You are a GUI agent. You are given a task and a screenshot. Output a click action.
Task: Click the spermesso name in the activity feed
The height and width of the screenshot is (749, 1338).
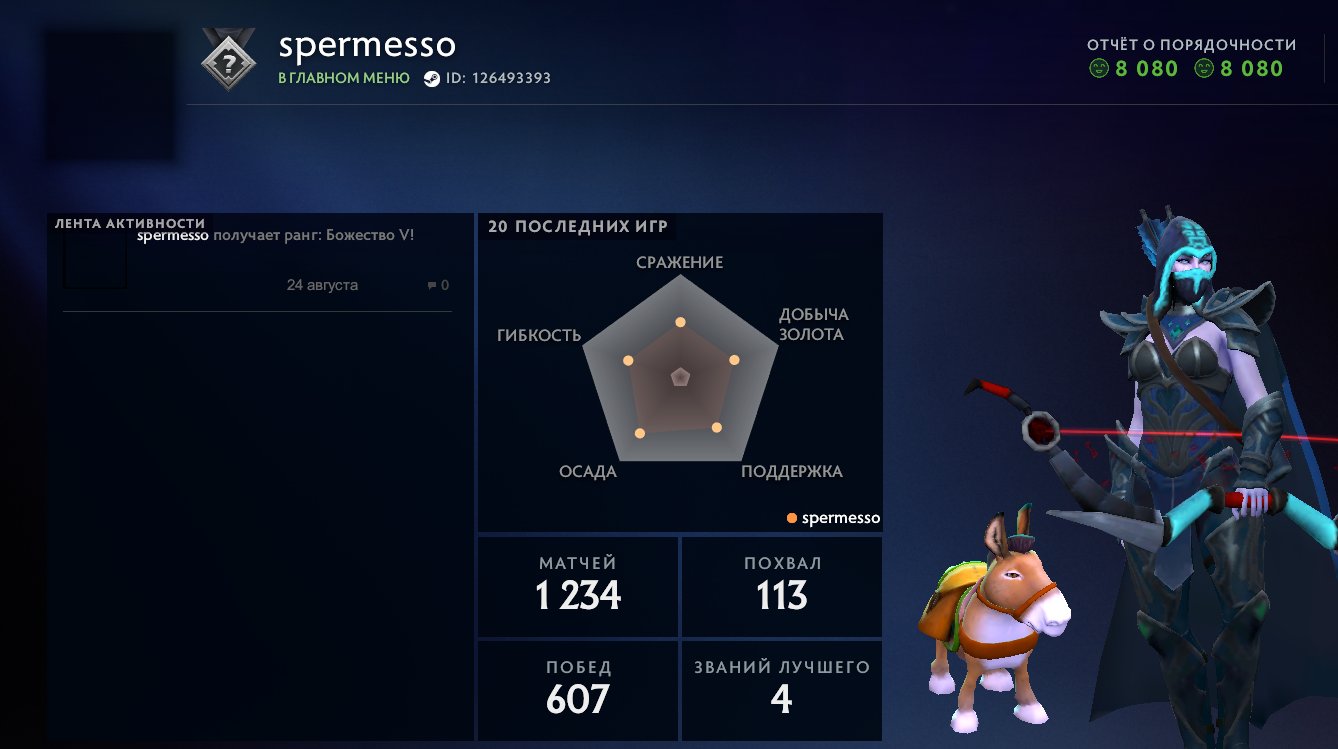point(172,236)
